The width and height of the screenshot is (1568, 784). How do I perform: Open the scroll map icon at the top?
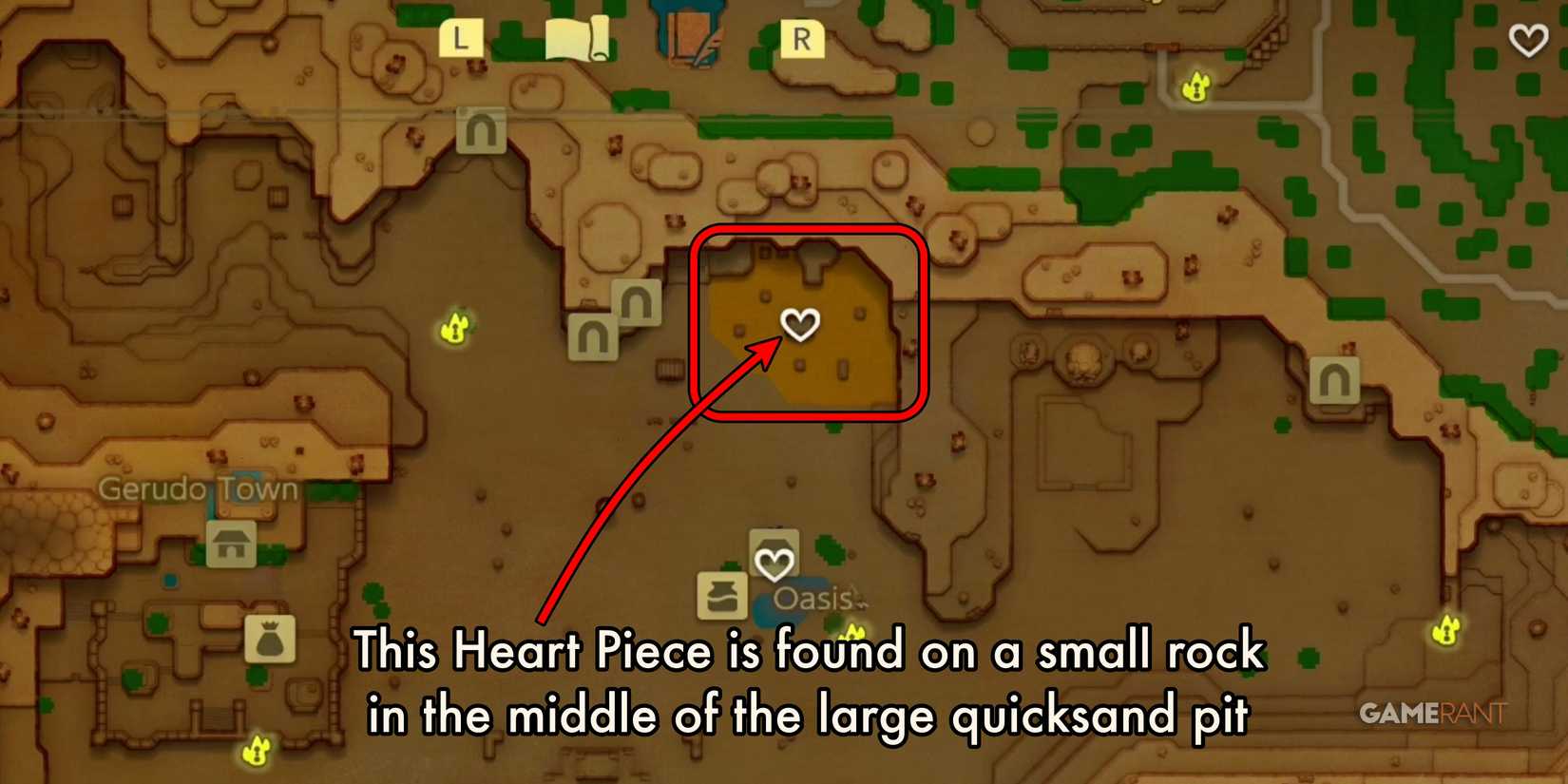pyautogui.click(x=578, y=39)
